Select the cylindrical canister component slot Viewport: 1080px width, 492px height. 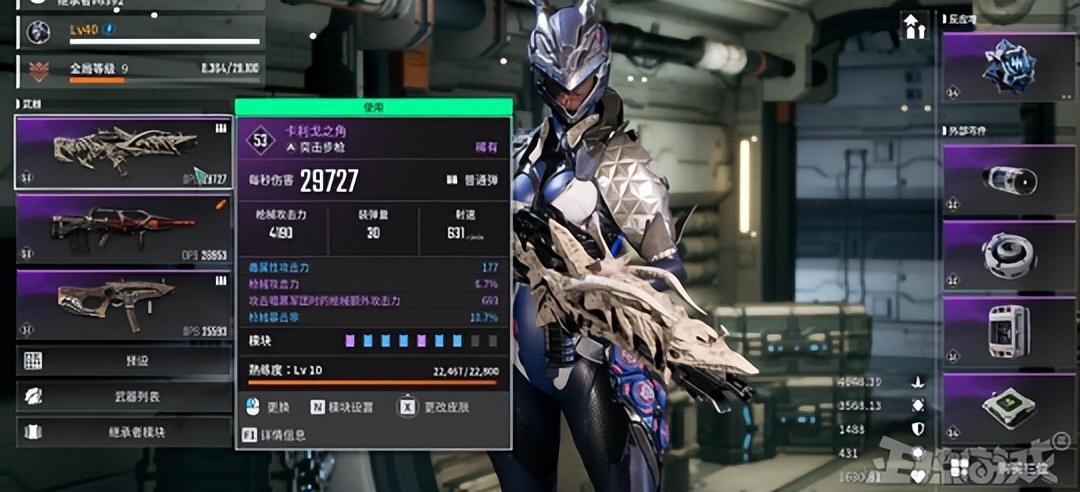[1008, 180]
